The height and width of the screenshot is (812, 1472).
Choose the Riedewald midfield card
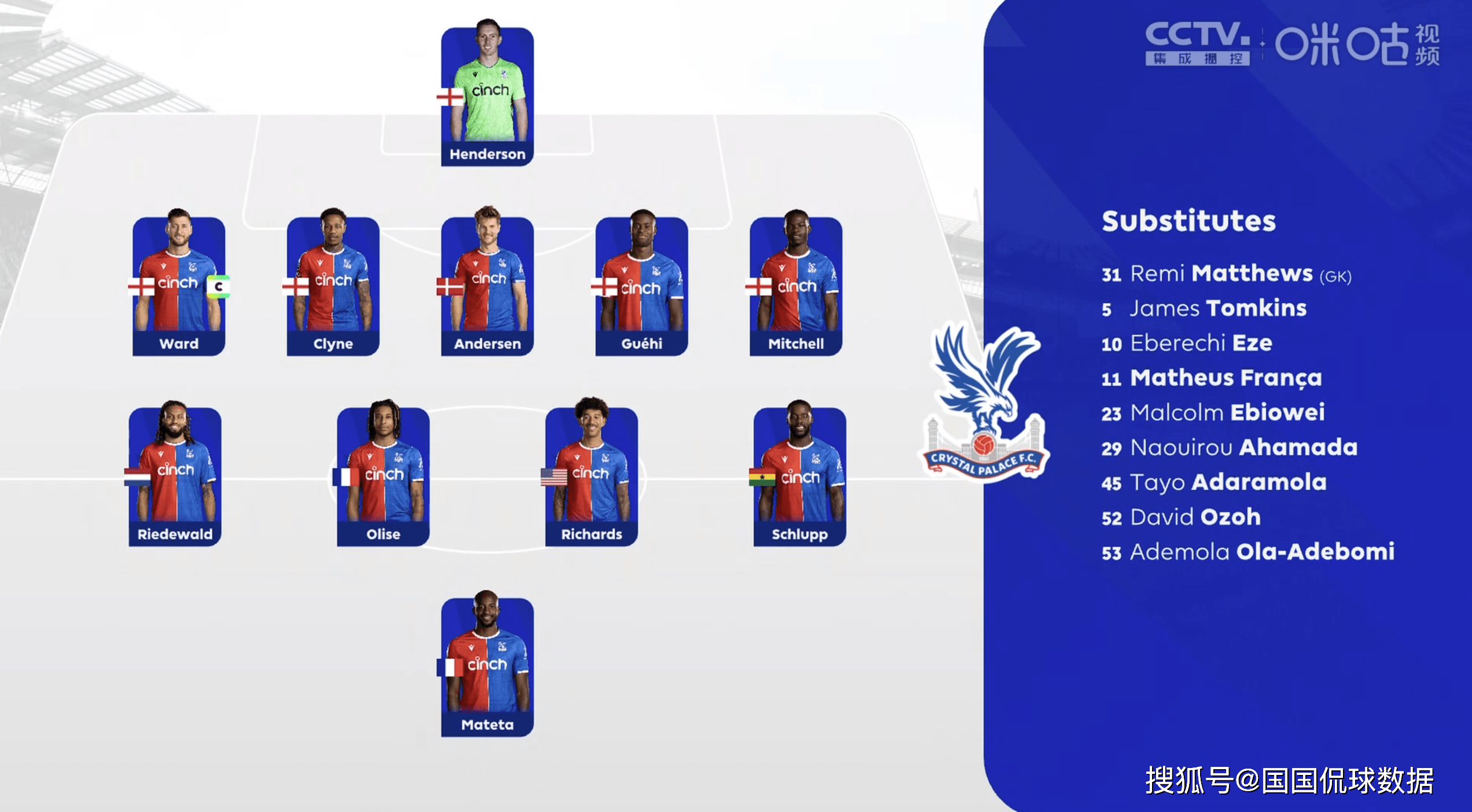click(x=175, y=475)
